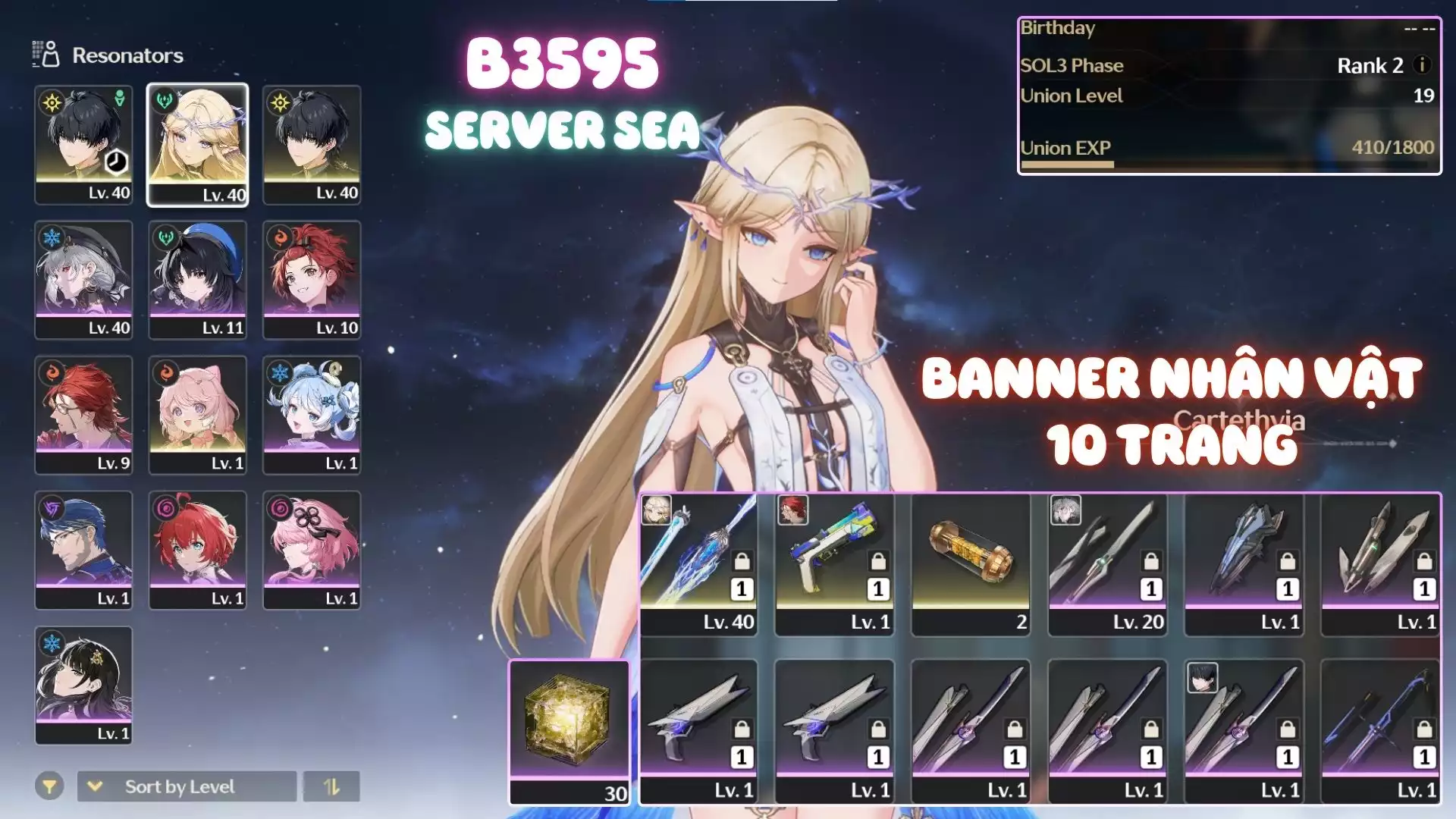Pick the blue-haired man with cap
This screenshot has width=1456, height=819.
coord(83,549)
